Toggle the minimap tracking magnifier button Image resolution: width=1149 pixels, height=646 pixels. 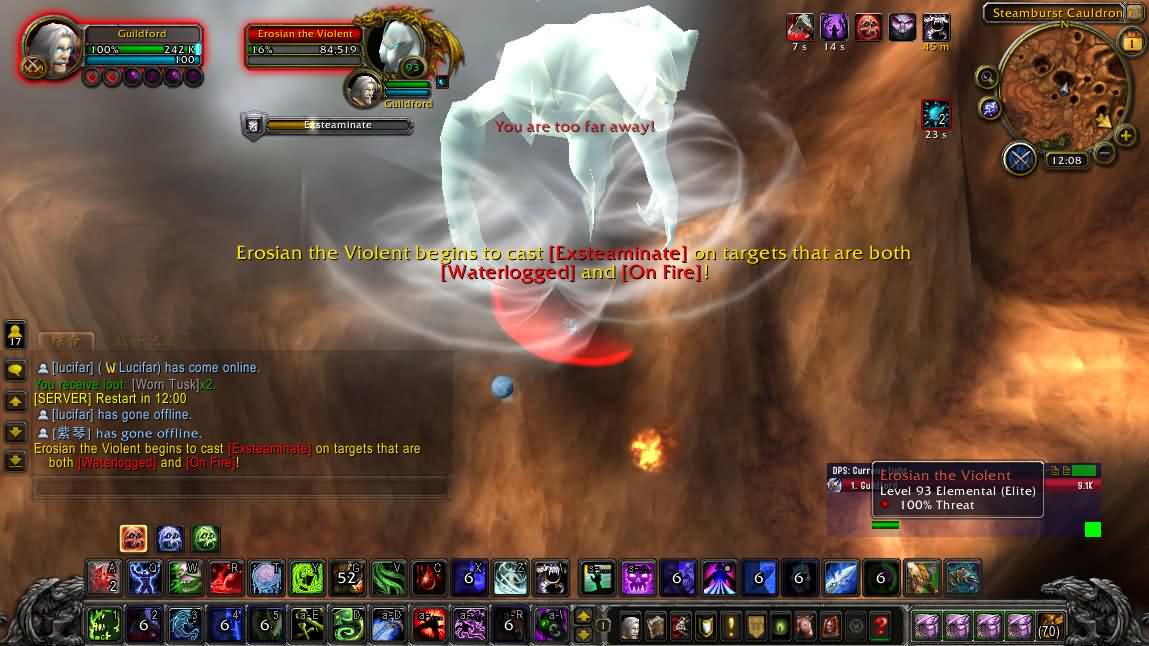[987, 77]
